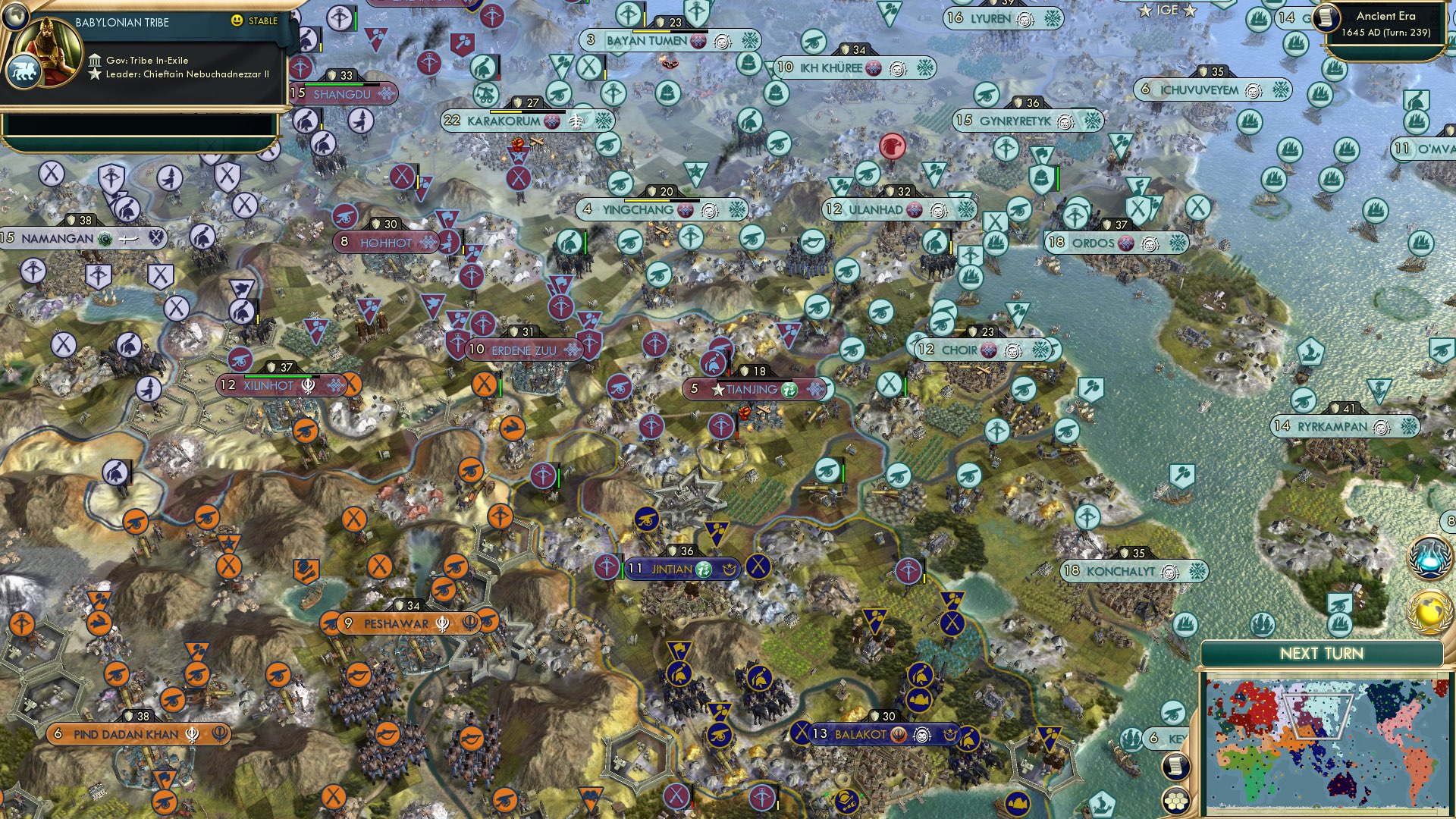
Task: Expand Tianjing's city banner with the star
Action: (718, 389)
